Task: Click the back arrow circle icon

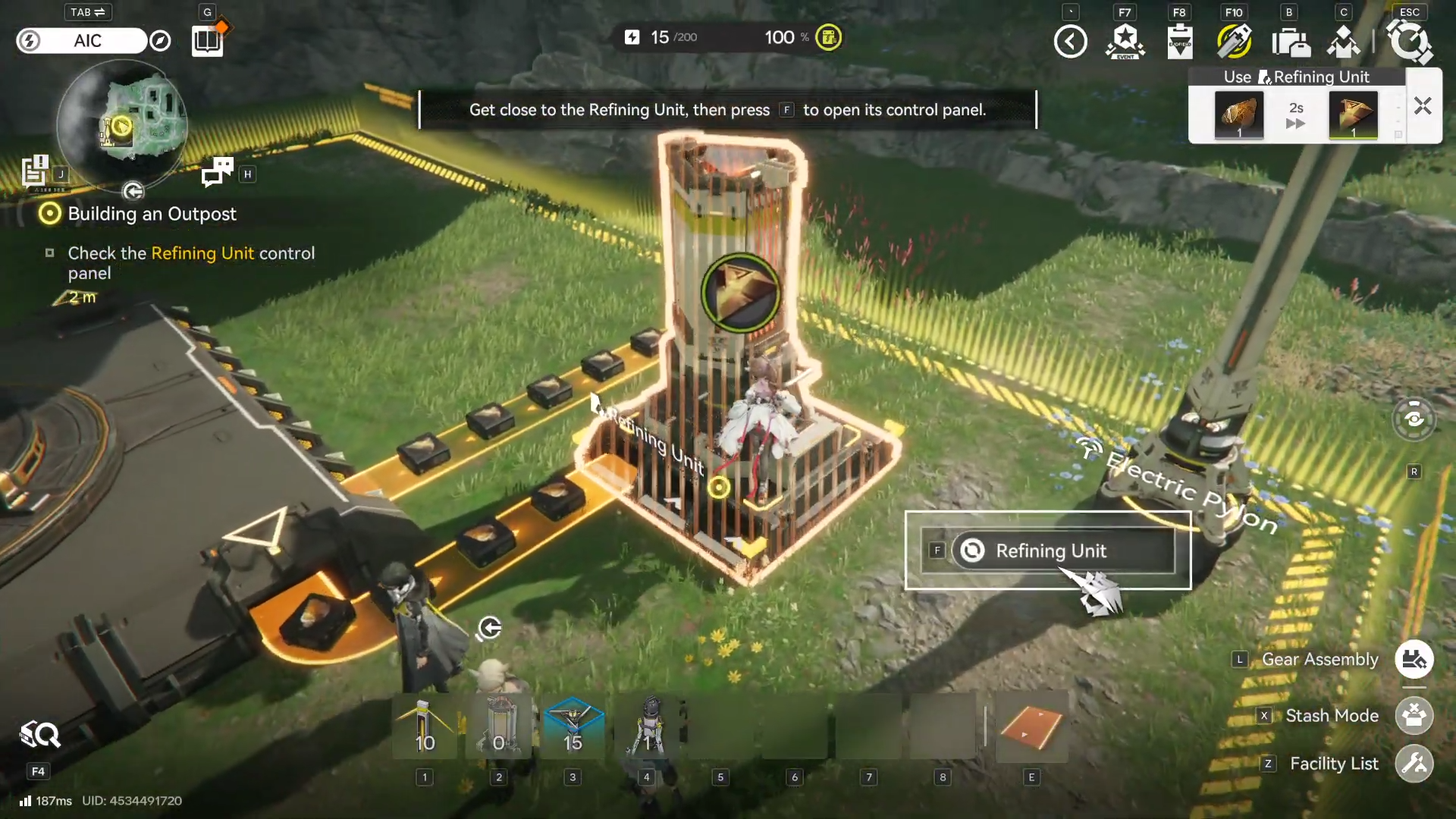Action: pos(1070,42)
